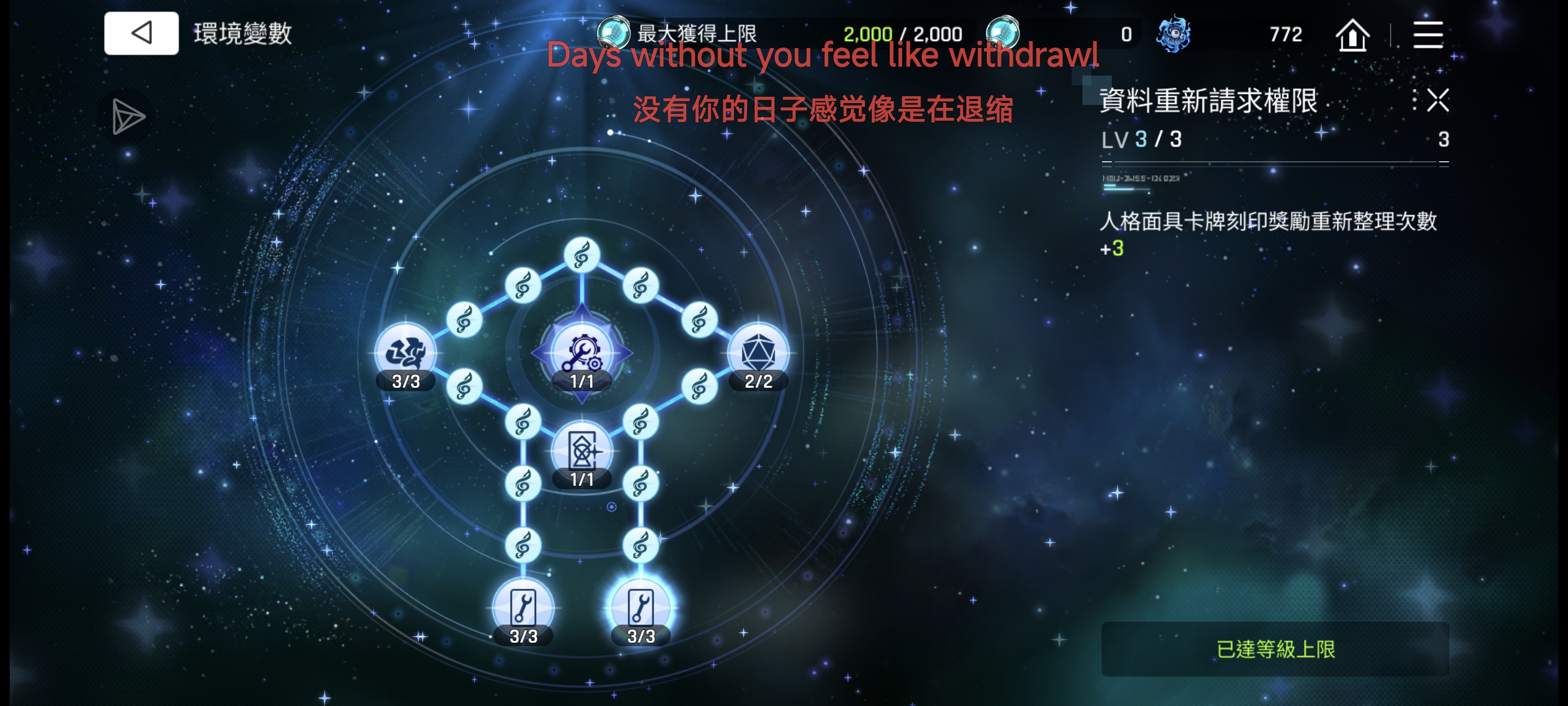Select the central gear and wrench skill node
This screenshot has width=1568, height=706.
coord(581,353)
